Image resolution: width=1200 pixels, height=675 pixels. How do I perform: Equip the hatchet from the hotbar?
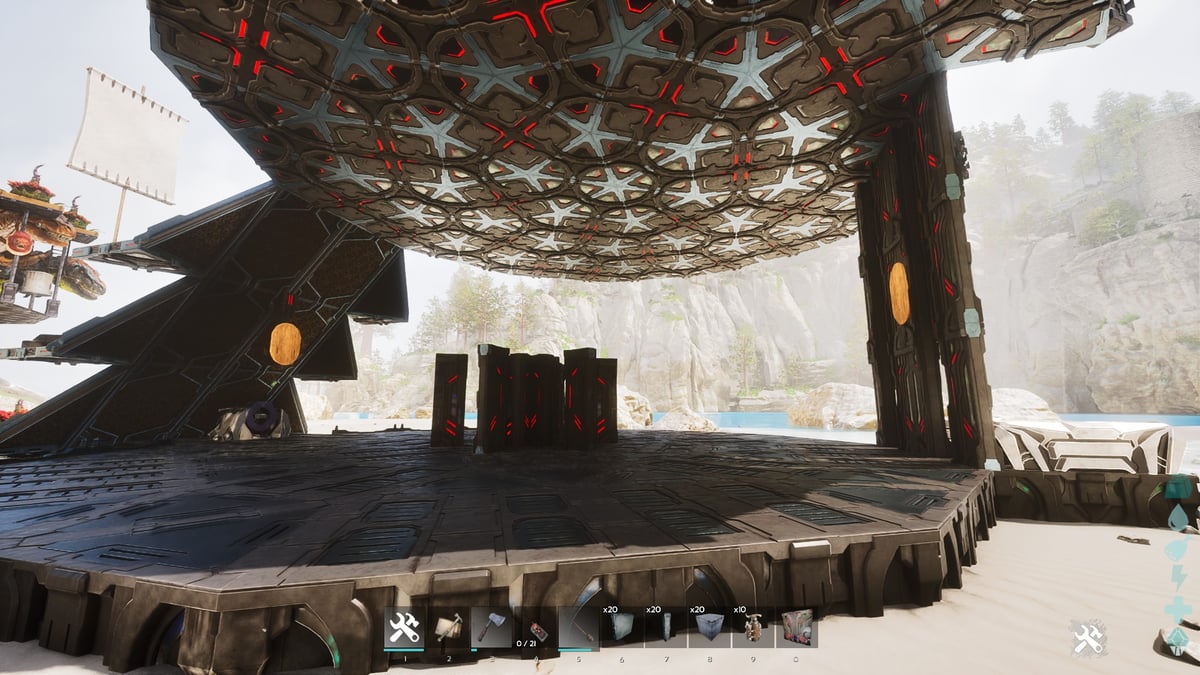tap(491, 628)
